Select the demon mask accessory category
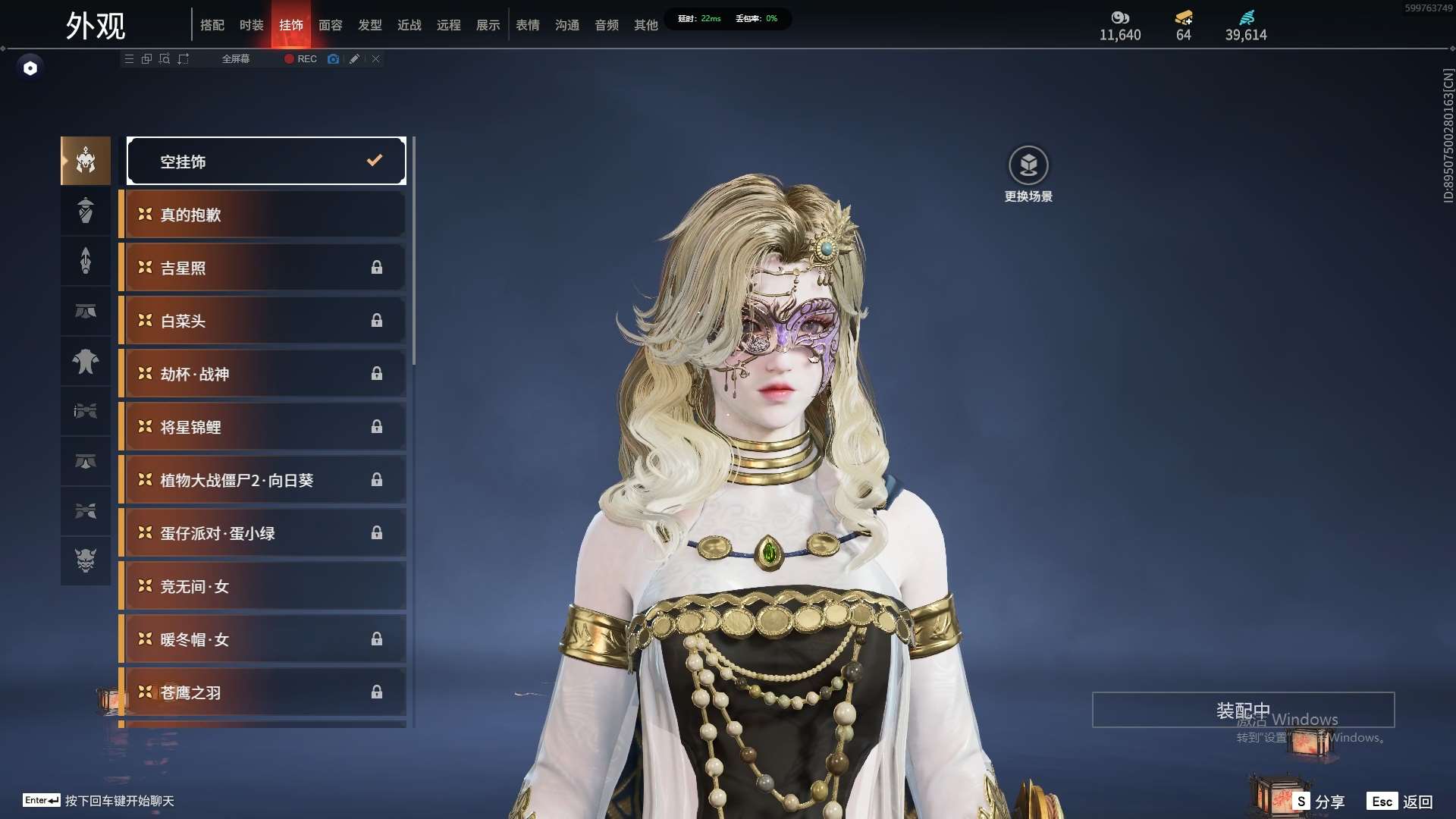1456x819 pixels. point(86,560)
